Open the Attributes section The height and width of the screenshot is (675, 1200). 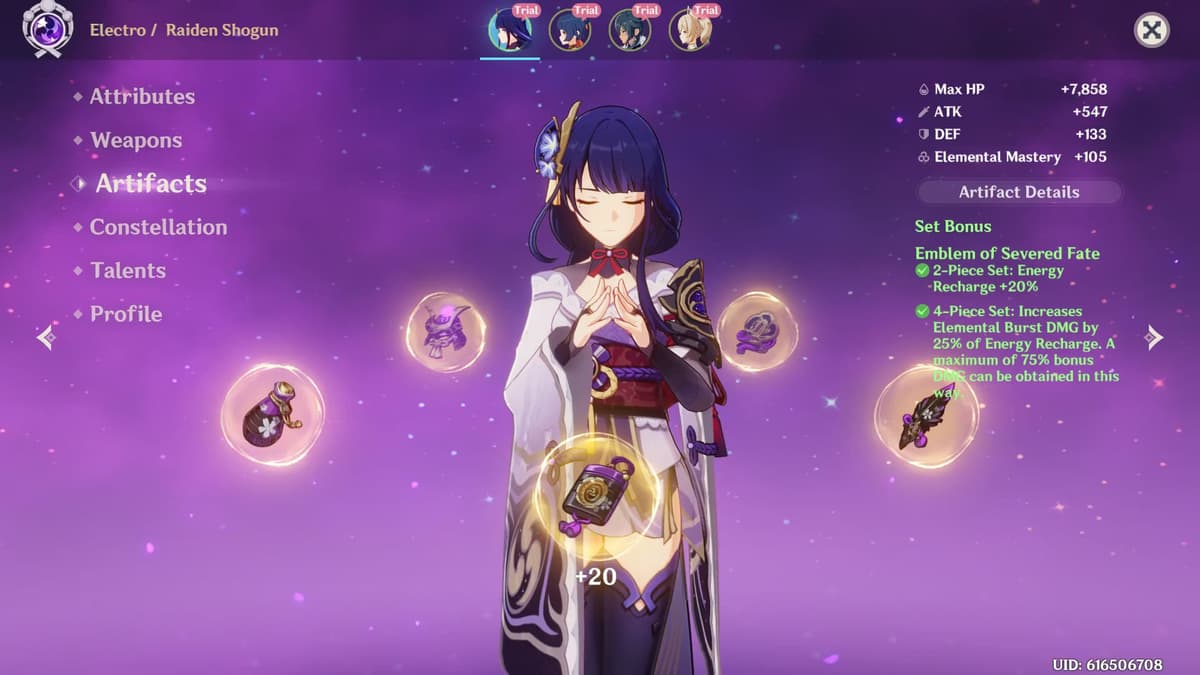click(142, 97)
